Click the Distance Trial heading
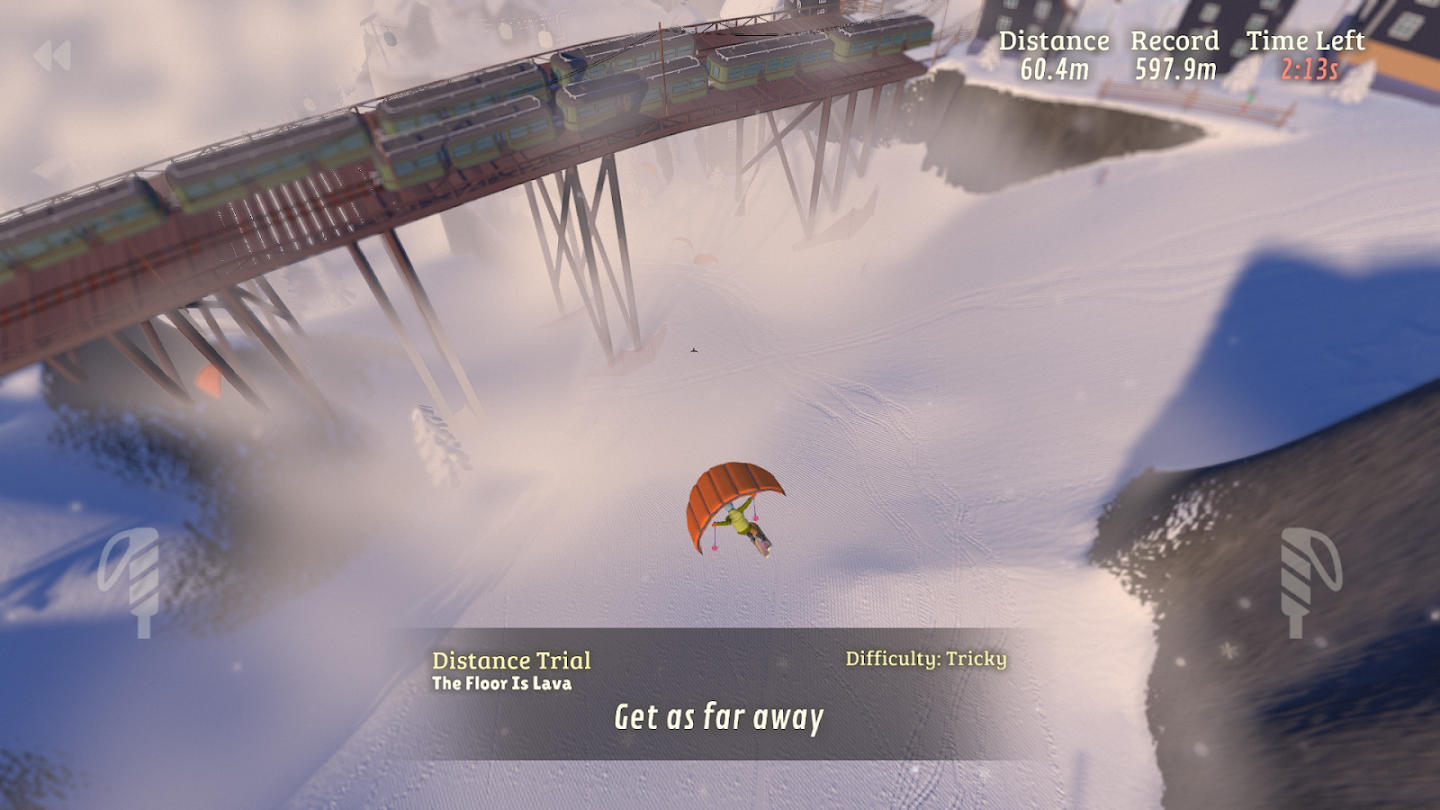1440x810 pixels. (x=513, y=660)
